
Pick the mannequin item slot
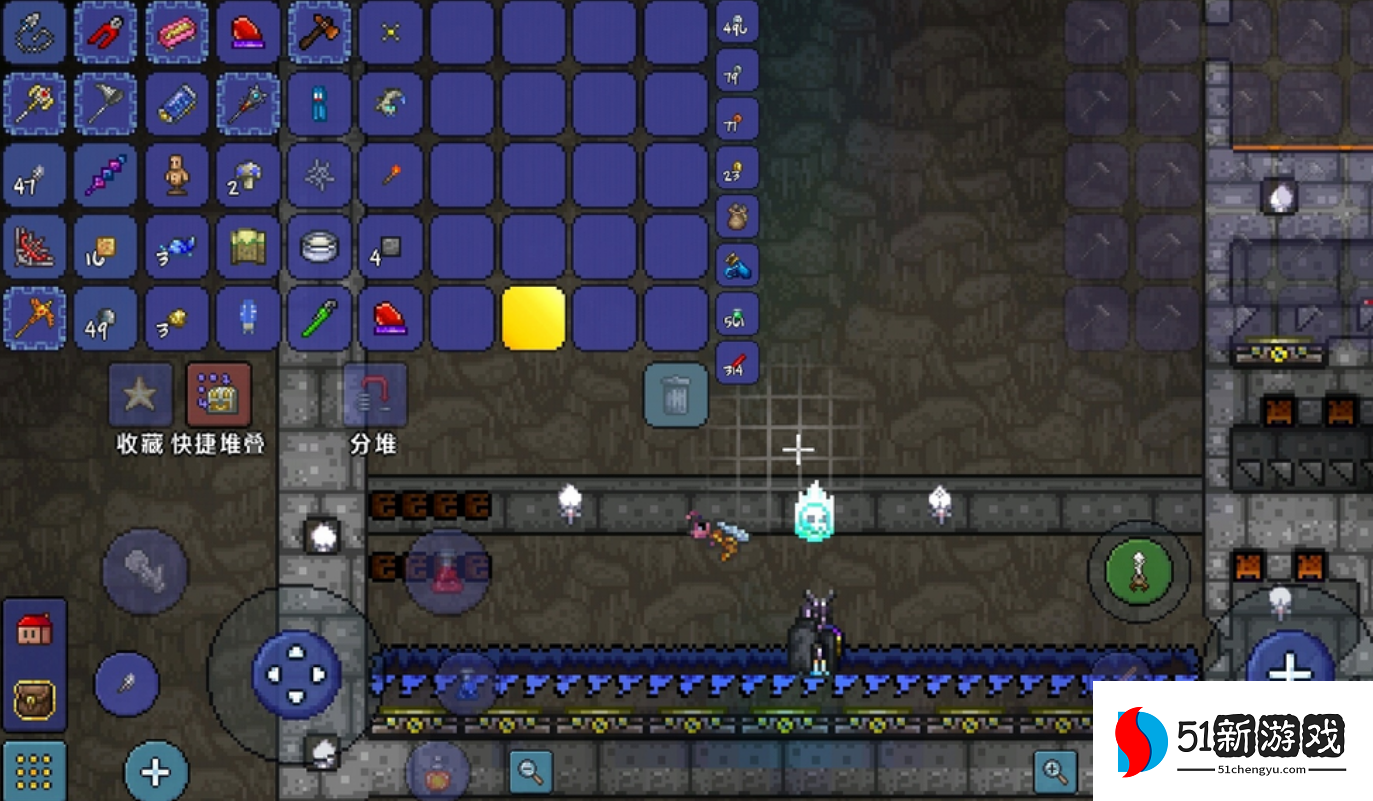coord(177,175)
